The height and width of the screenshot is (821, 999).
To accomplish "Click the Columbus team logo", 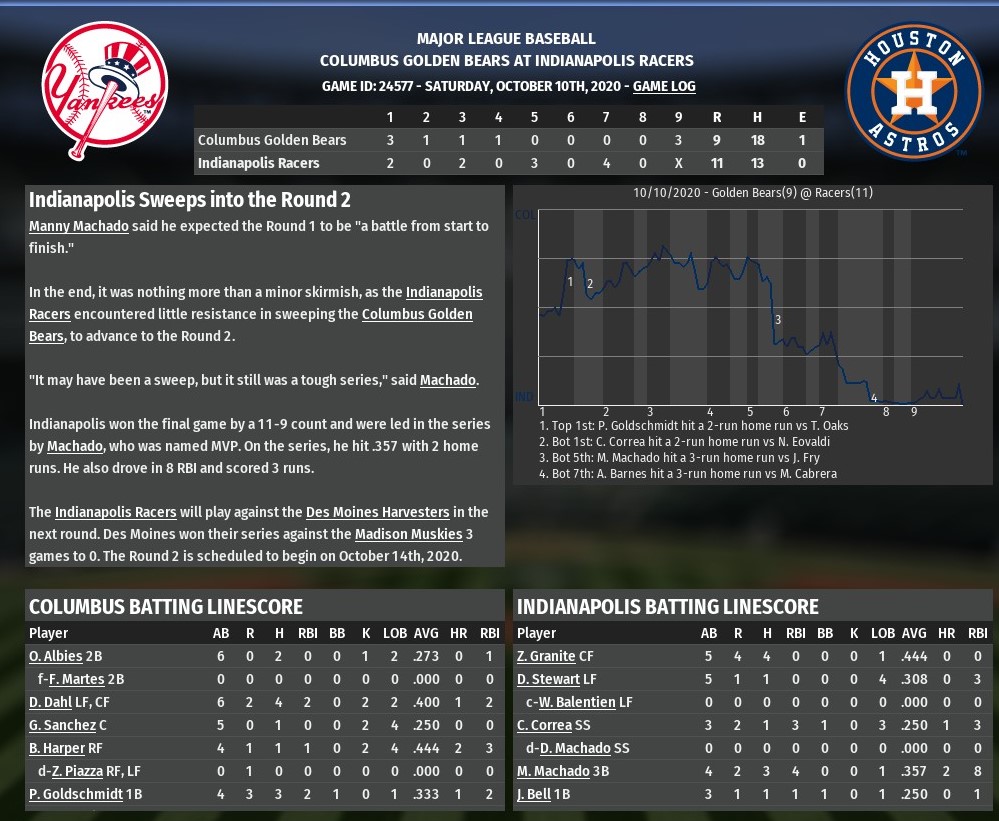I will pos(104,91).
